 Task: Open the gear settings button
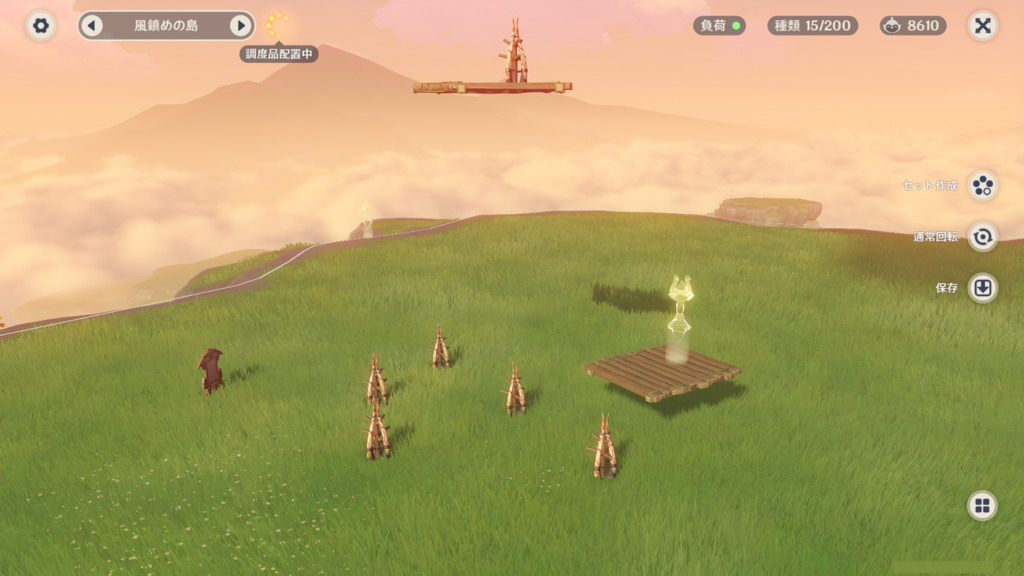[41, 26]
